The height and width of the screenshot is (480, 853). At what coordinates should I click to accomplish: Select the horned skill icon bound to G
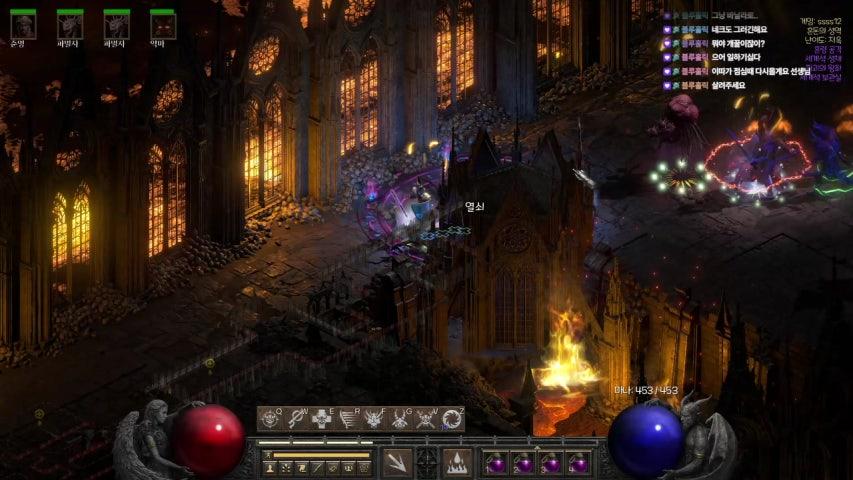click(401, 419)
